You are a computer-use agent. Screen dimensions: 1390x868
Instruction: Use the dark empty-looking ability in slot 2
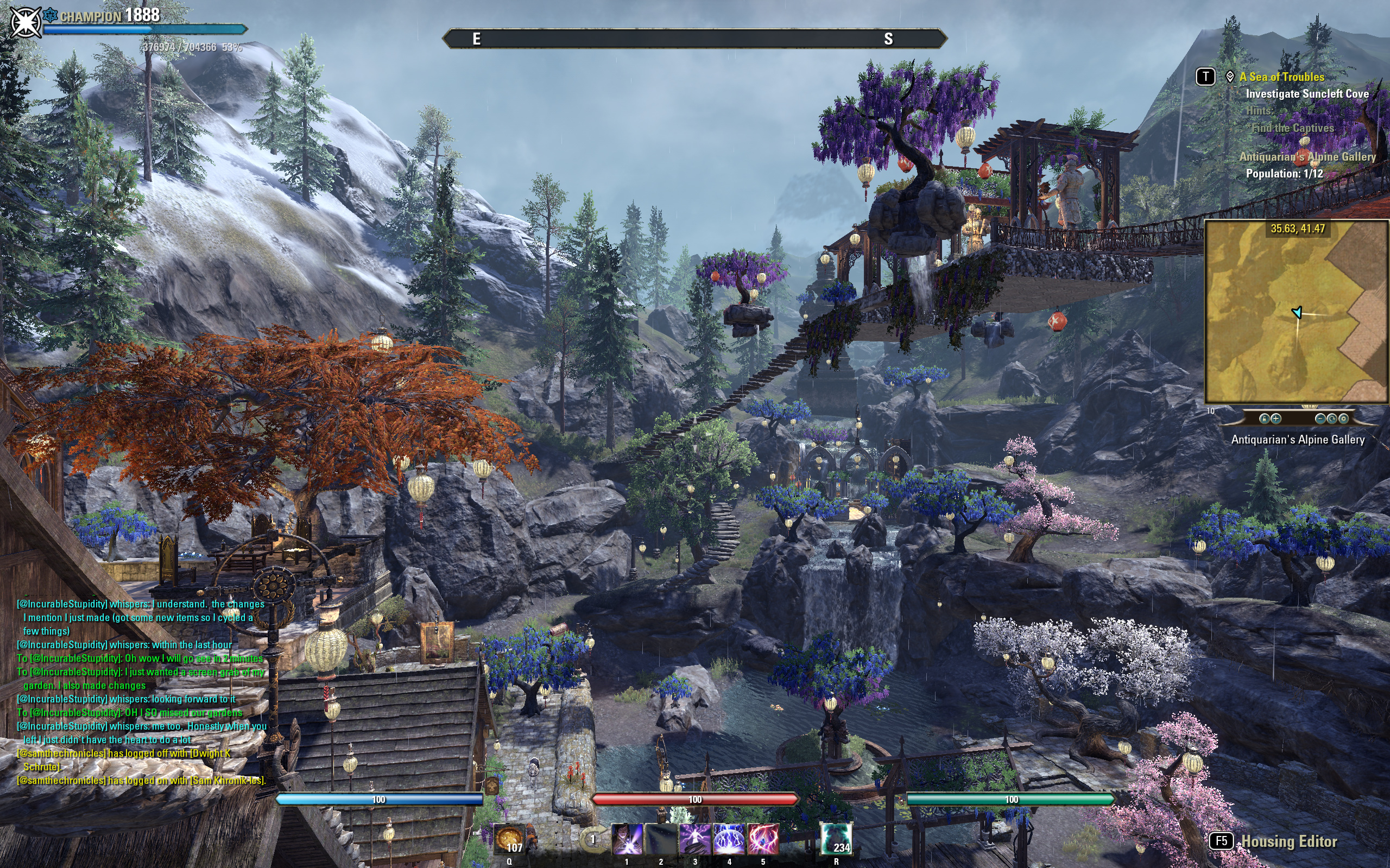pos(661,839)
